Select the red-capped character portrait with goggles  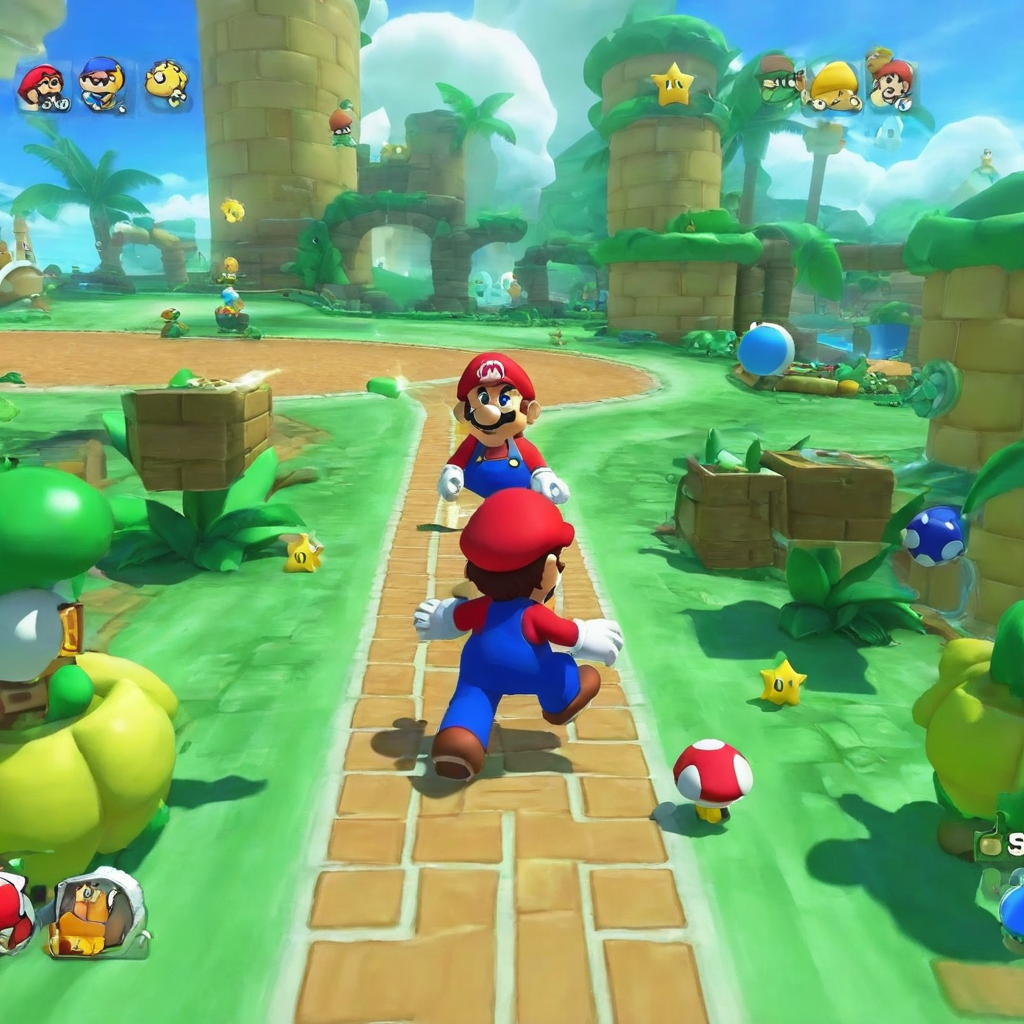(x=43, y=87)
